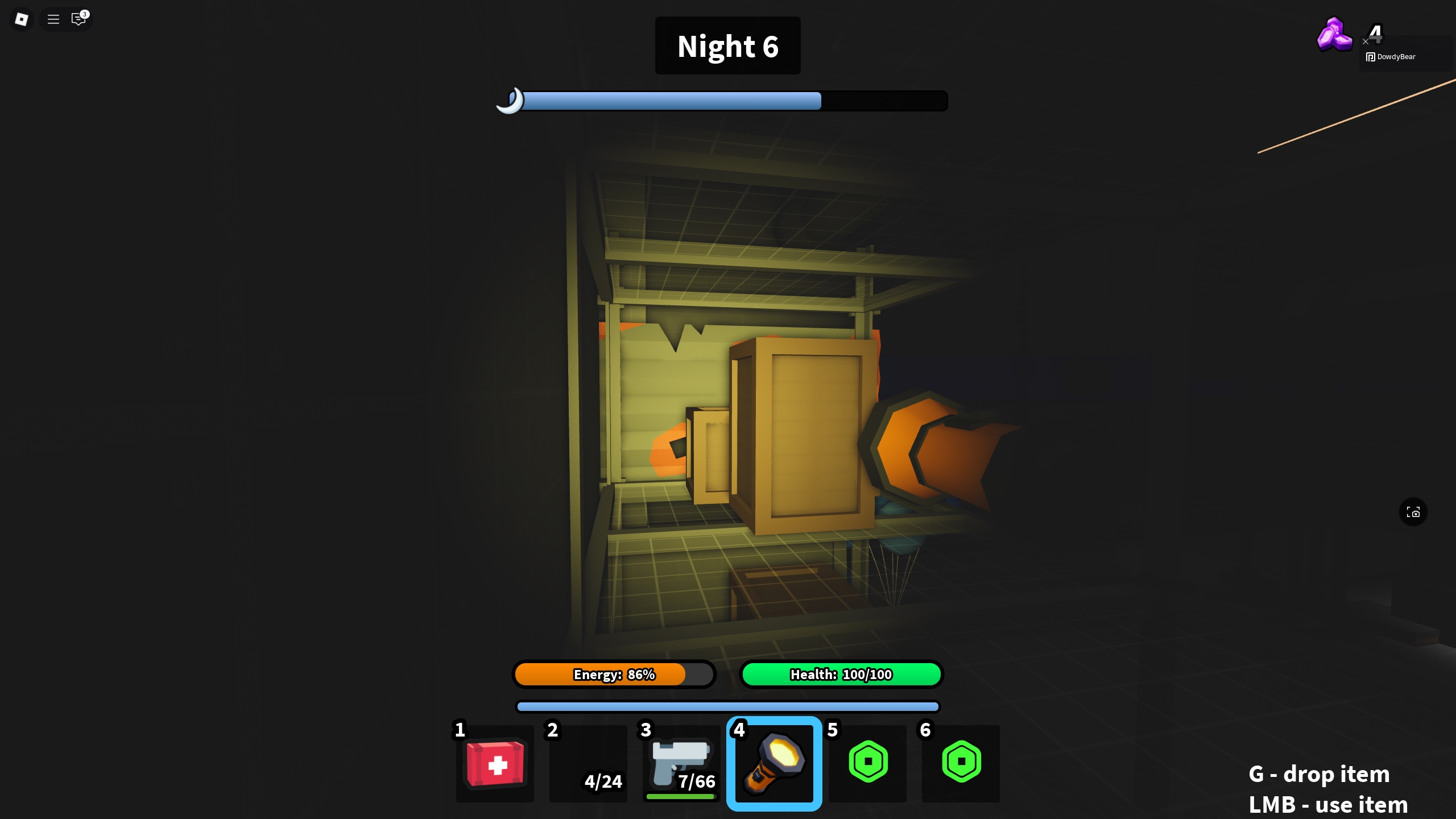Image resolution: width=1456 pixels, height=819 pixels.
Task: Click the screen capture camera button
Action: click(x=1413, y=512)
